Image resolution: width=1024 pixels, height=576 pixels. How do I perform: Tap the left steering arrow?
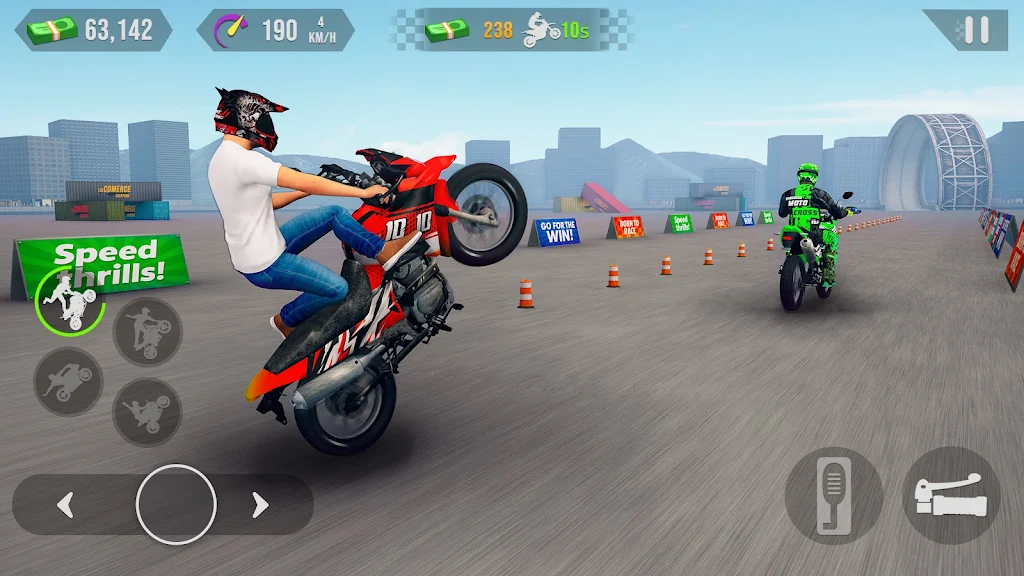pos(66,505)
